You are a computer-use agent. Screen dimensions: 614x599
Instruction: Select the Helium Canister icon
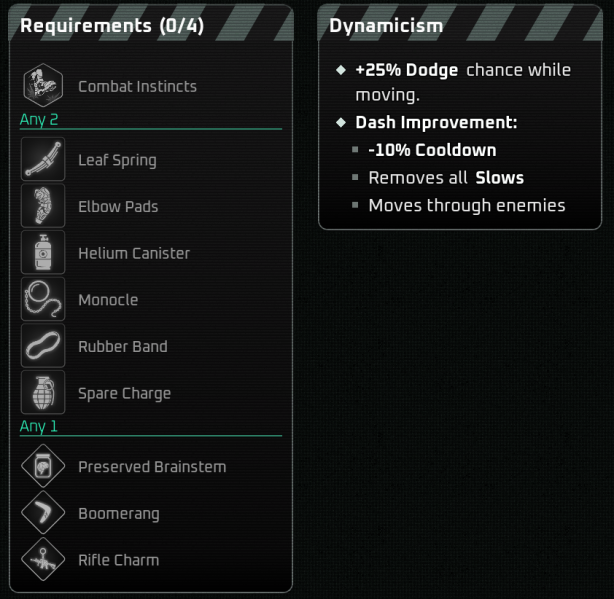tap(43, 253)
